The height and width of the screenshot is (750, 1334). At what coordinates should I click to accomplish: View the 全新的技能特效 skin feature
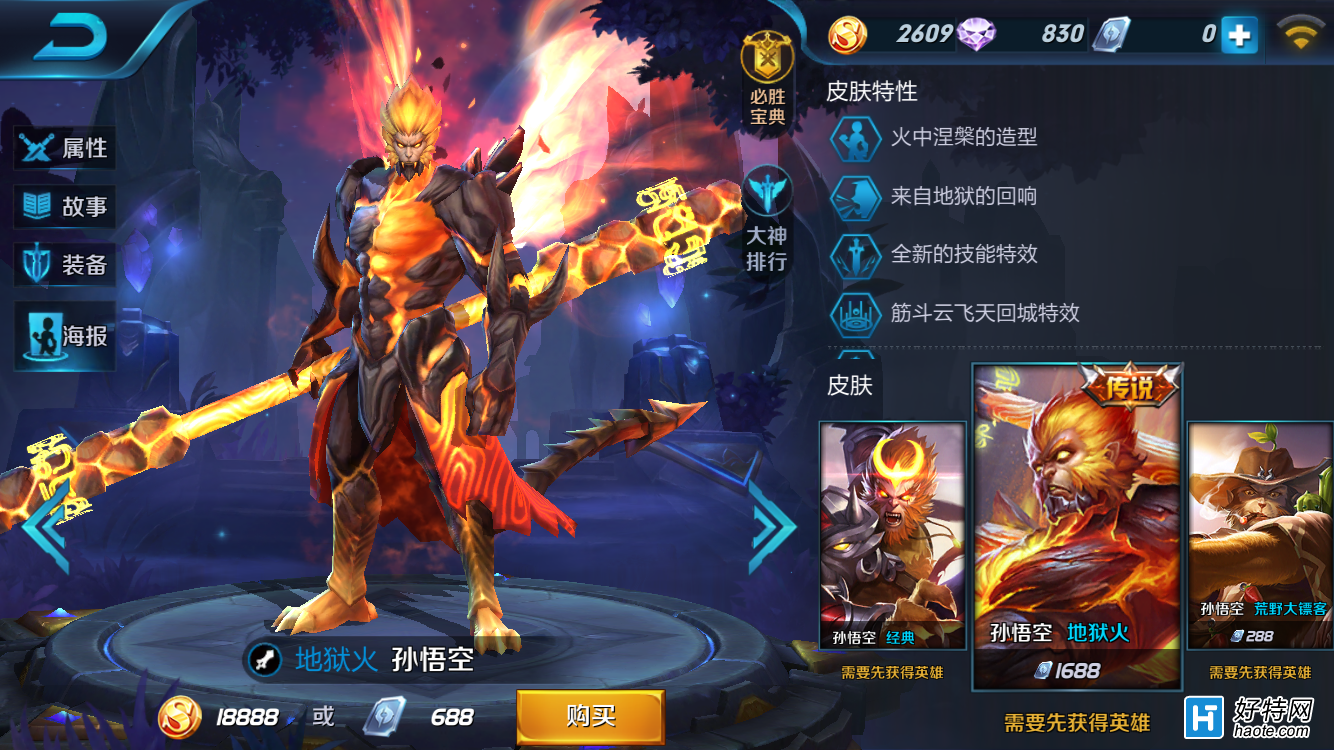[x=962, y=254]
